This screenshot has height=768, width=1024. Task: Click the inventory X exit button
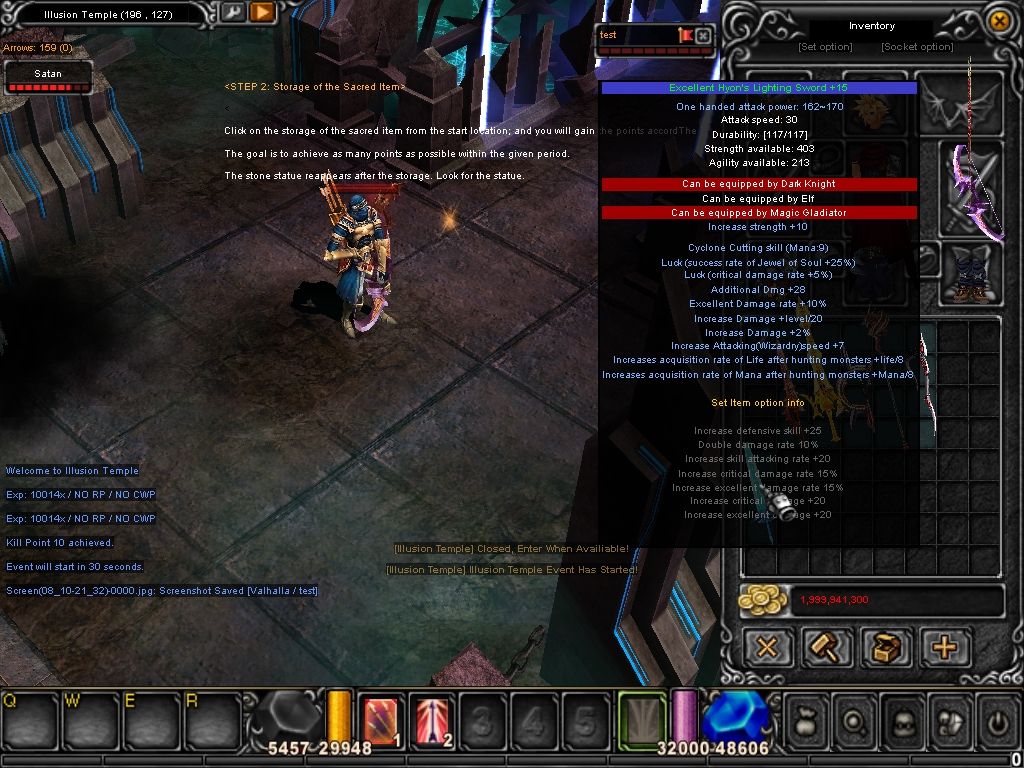(x=767, y=647)
